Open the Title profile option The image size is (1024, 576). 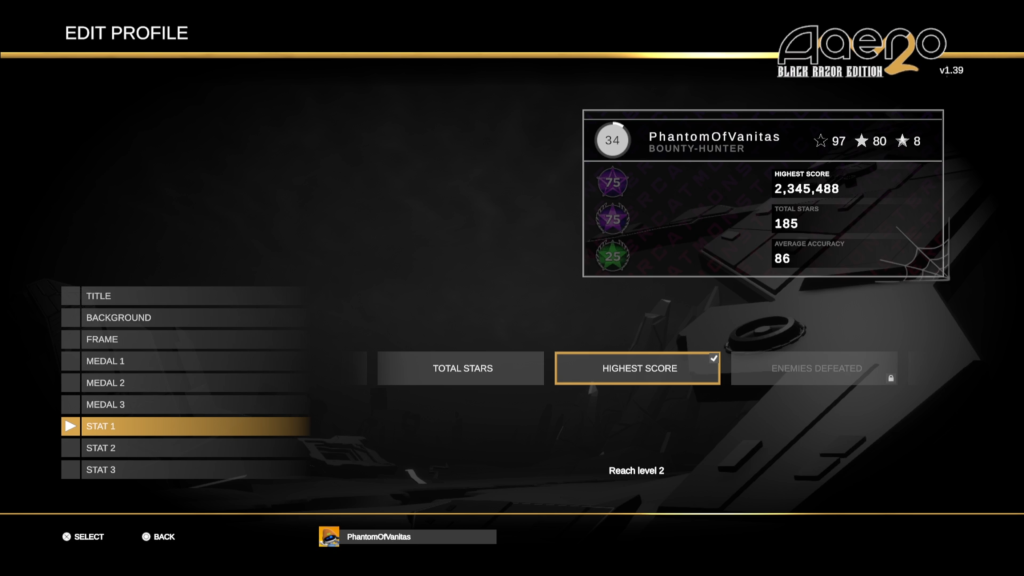click(185, 296)
